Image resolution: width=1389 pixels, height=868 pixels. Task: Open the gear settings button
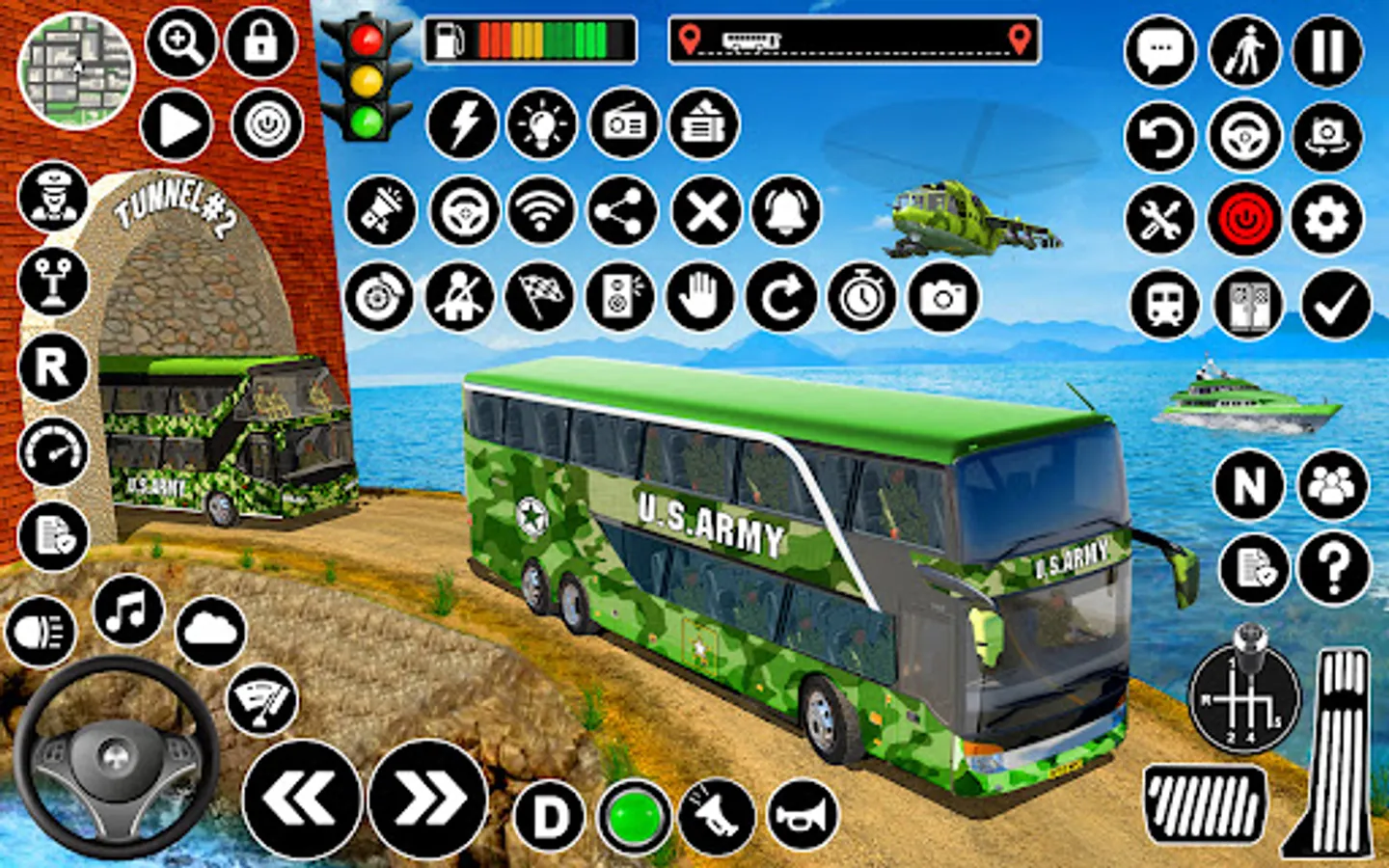(1327, 220)
